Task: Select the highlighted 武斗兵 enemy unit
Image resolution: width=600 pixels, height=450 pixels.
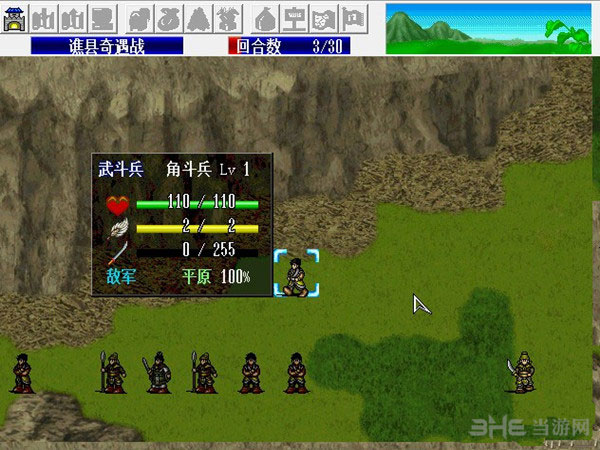Action: pyautogui.click(x=296, y=274)
